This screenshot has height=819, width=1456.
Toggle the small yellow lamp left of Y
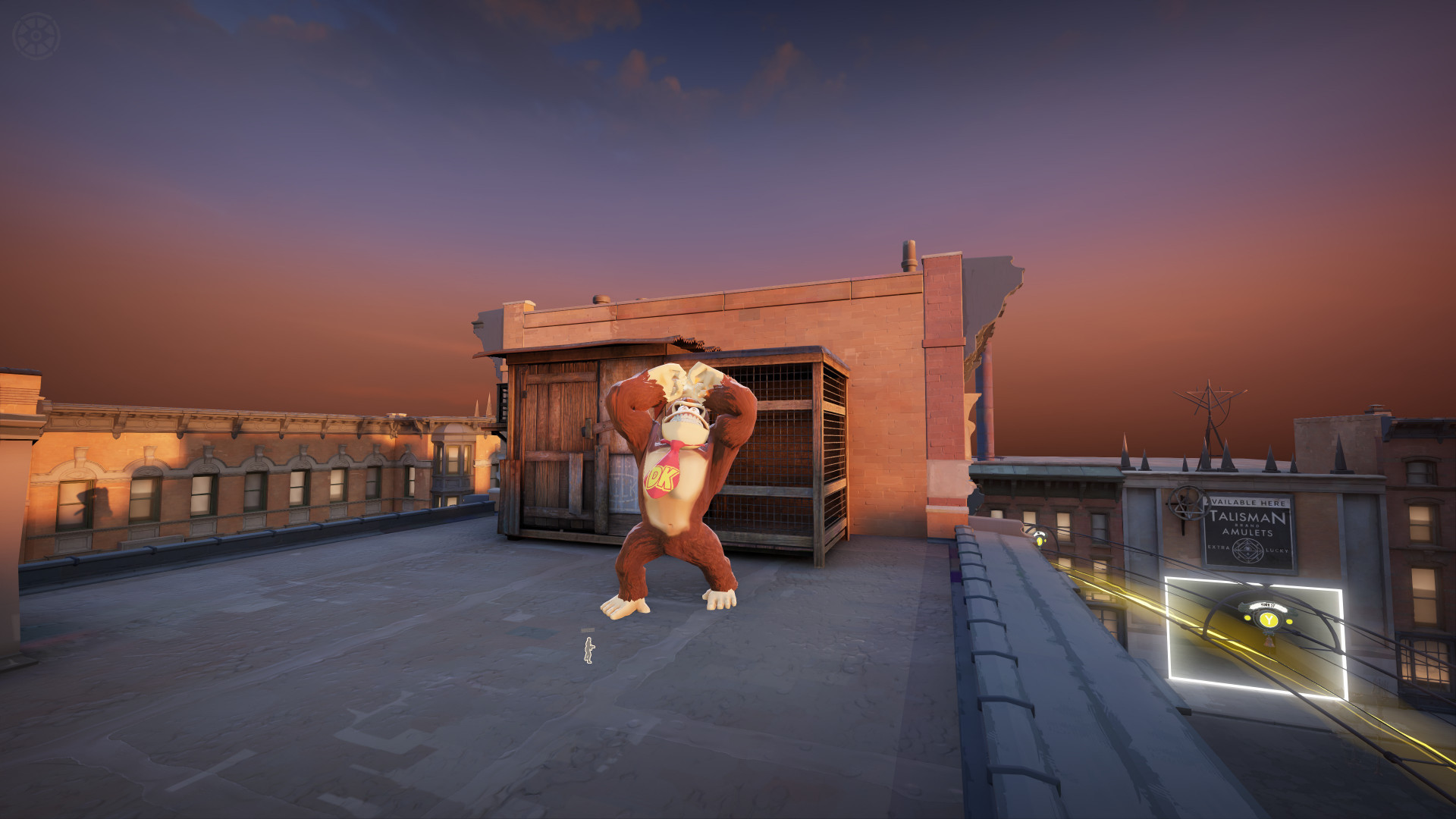(x=1247, y=618)
